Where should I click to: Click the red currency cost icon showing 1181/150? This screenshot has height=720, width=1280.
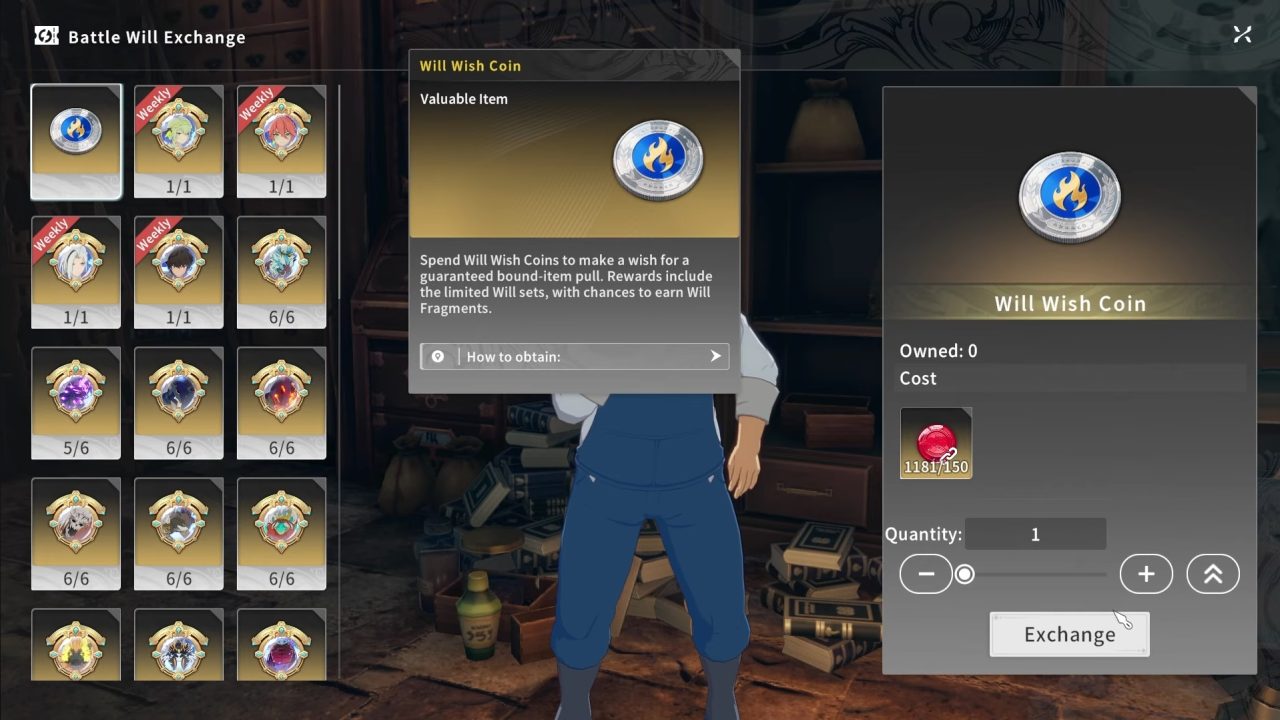(935, 442)
